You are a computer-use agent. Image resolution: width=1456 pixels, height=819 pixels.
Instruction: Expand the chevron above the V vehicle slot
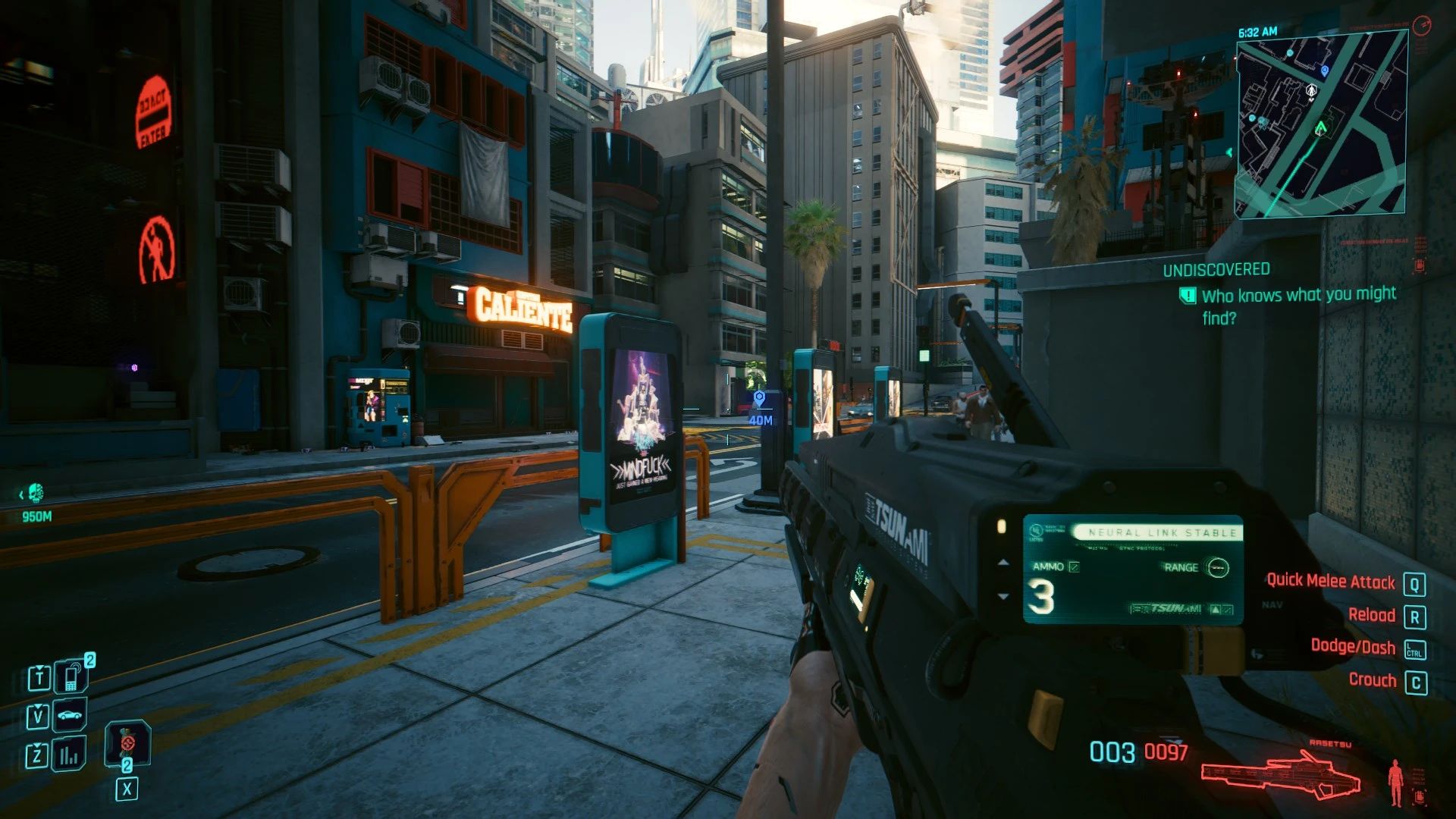38,706
